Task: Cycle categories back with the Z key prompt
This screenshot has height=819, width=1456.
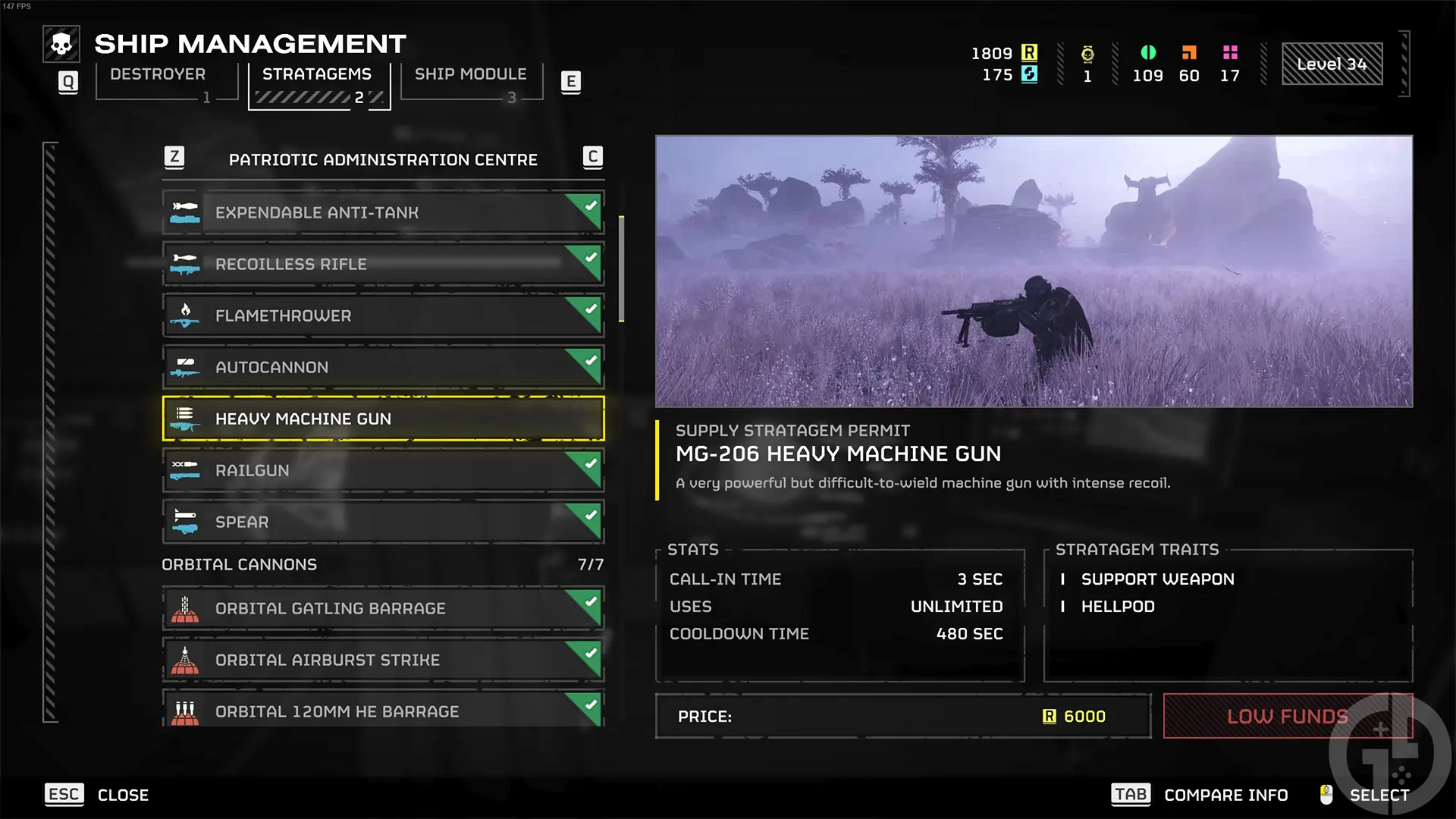Action: pyautogui.click(x=175, y=158)
